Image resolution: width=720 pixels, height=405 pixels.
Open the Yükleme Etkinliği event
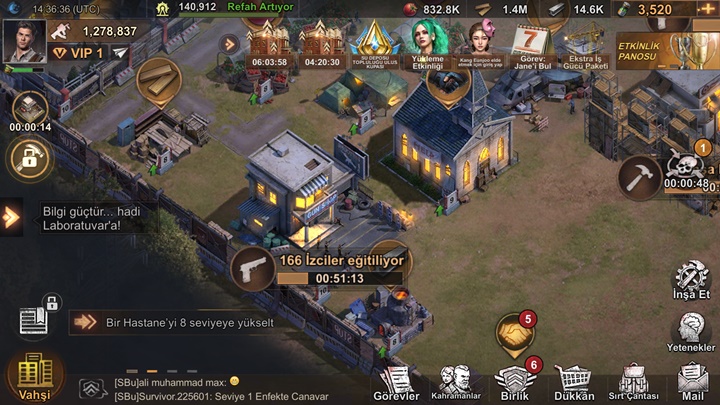(x=429, y=45)
